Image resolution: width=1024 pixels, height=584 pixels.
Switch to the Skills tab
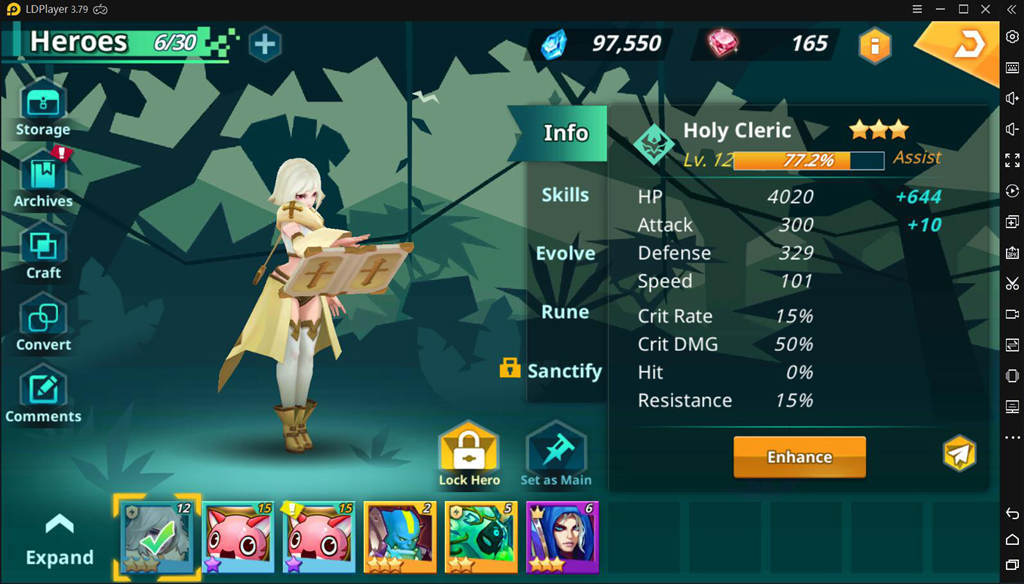pyautogui.click(x=565, y=195)
